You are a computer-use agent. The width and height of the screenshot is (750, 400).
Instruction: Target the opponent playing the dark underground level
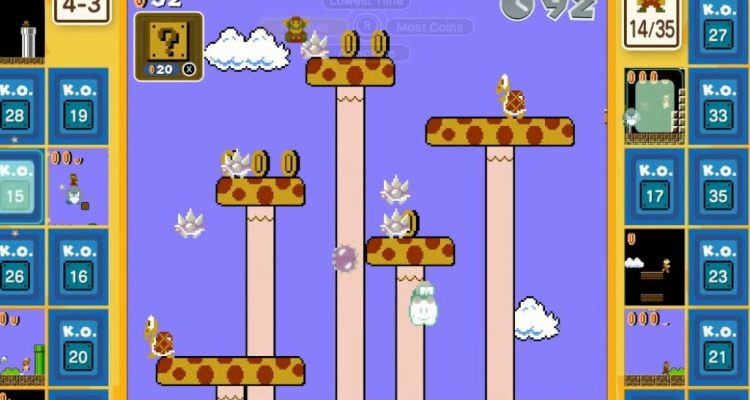coord(654,267)
